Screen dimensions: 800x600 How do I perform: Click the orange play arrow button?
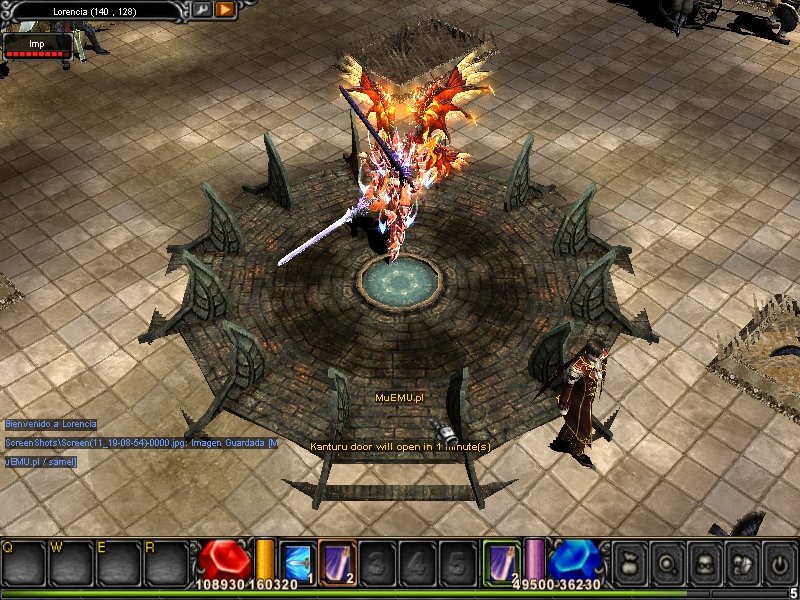pos(225,10)
